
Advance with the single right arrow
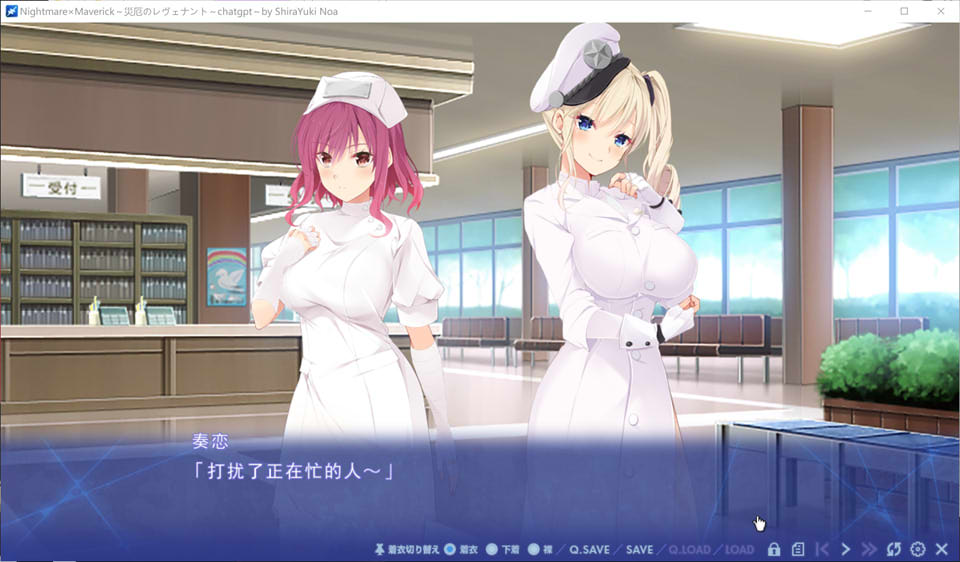point(846,549)
